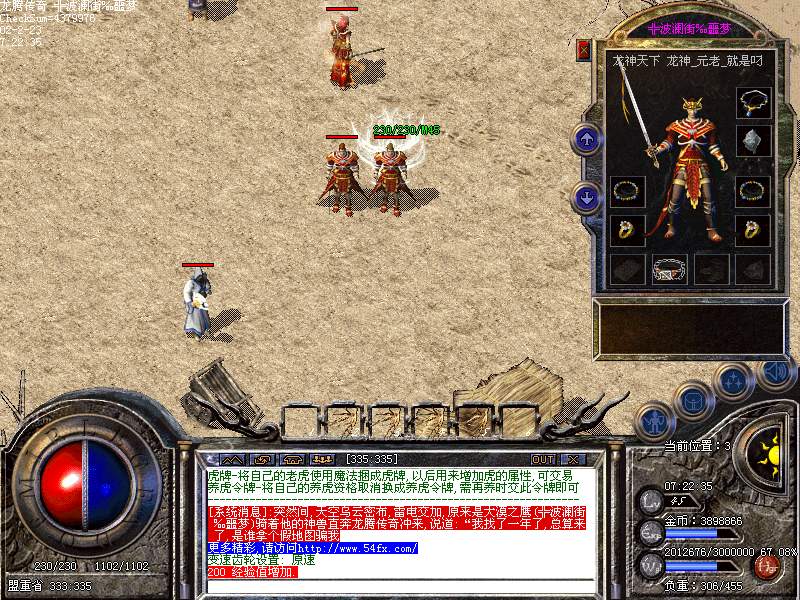Click the down arrow on equipment panel
This screenshot has height=600, width=800.
[587, 197]
